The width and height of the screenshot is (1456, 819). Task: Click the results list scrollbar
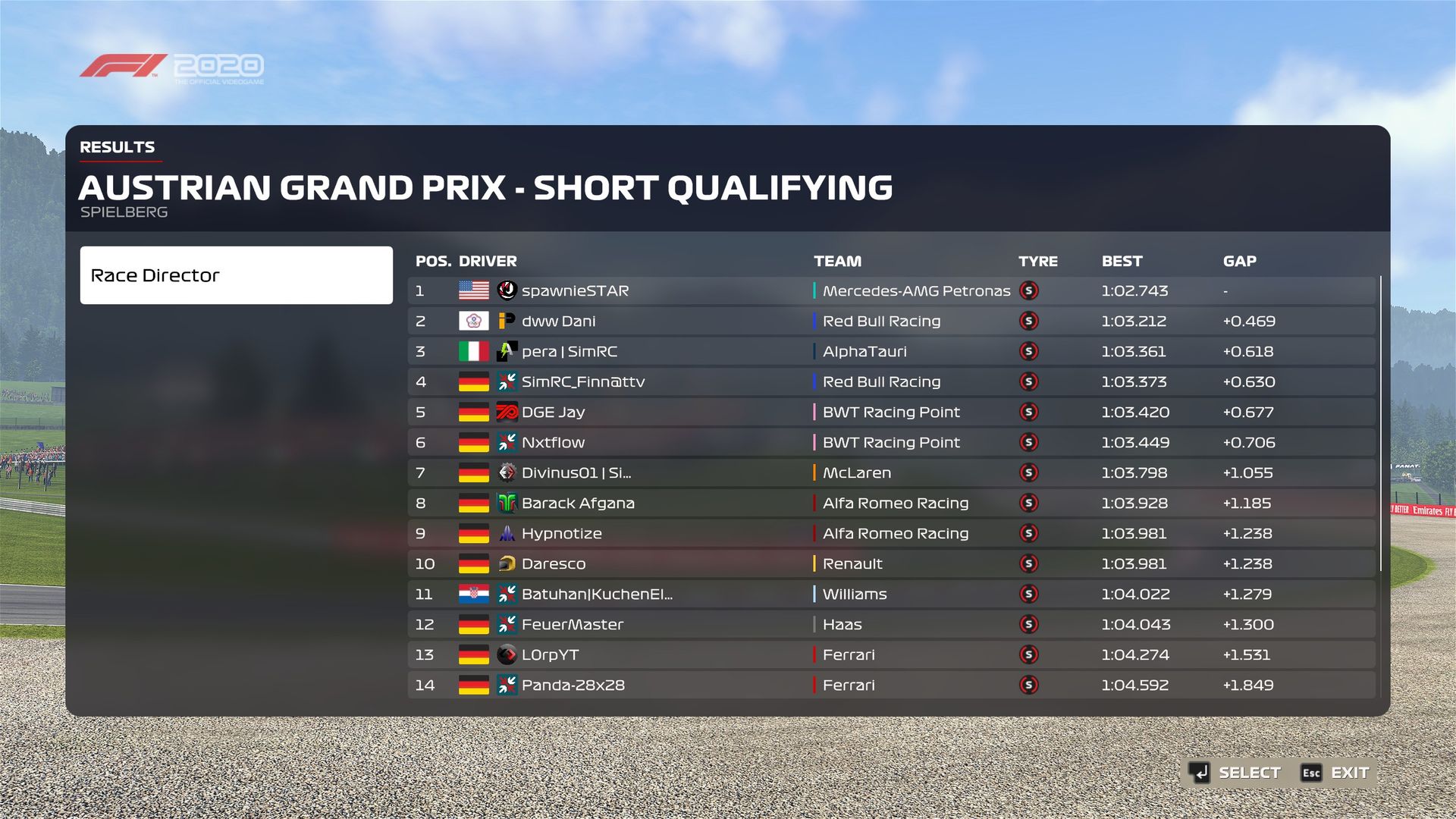point(1381,423)
